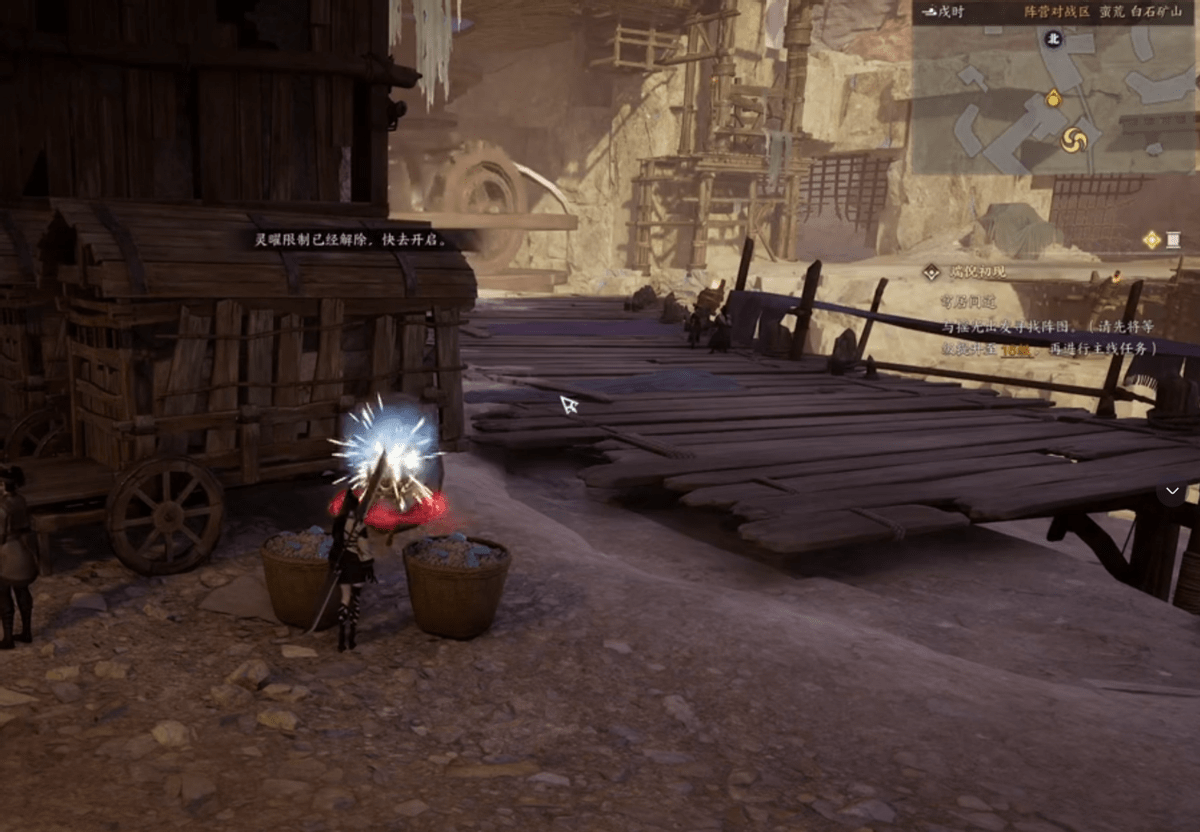Click the yellow diamond quest tab icon
The width and height of the screenshot is (1200, 832).
(1152, 239)
